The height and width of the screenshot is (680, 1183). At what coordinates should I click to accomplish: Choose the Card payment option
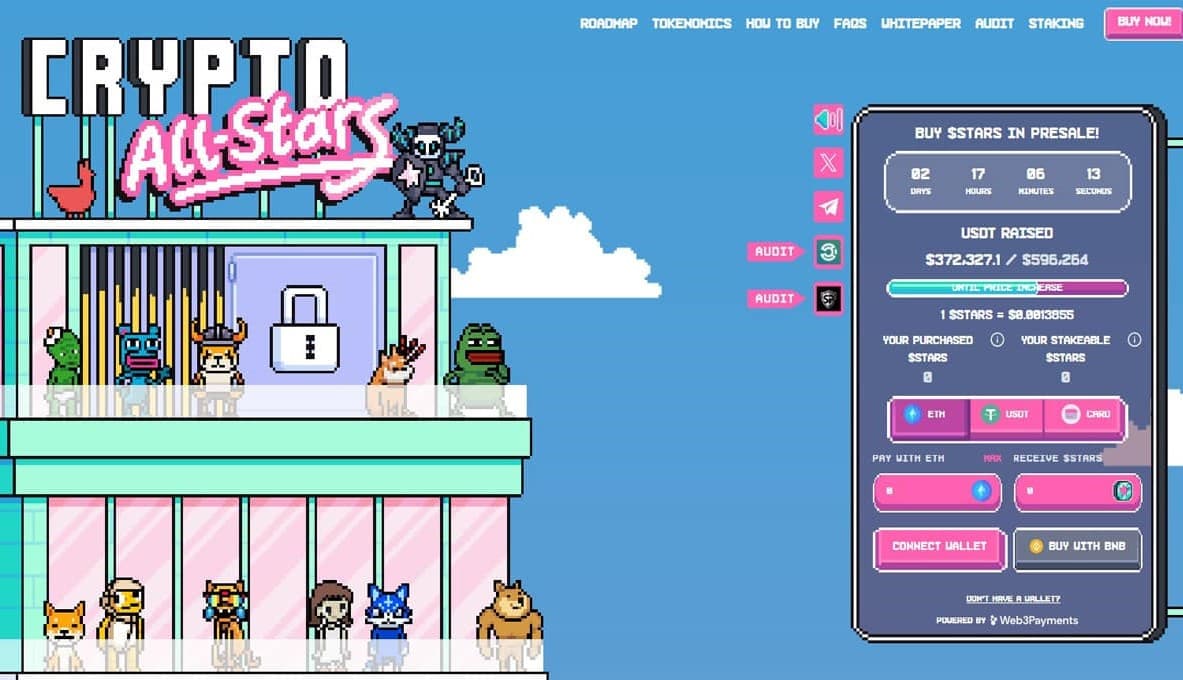(x=1085, y=414)
